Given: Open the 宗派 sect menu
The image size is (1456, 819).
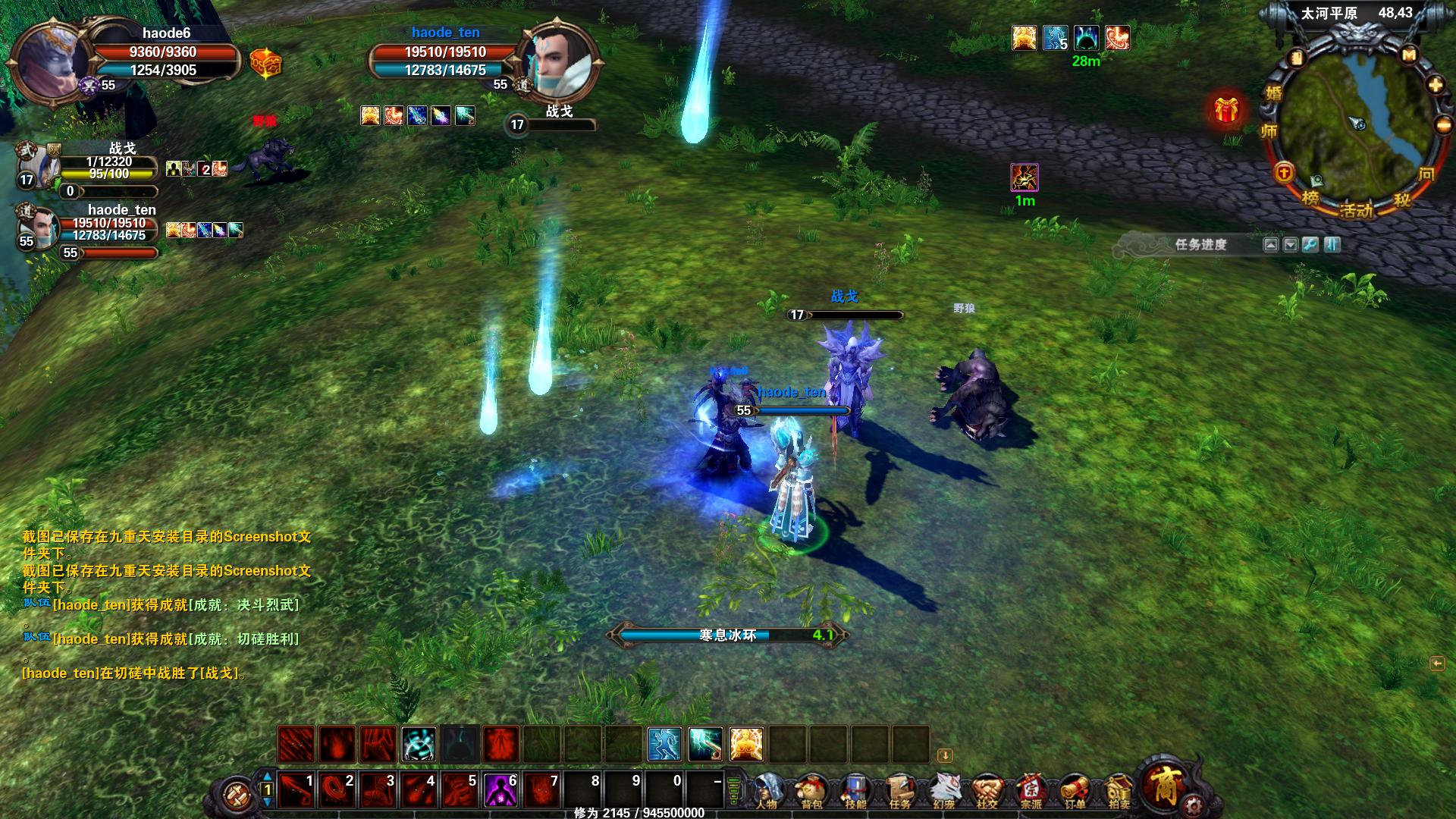Looking at the screenshot, I should (1031, 792).
